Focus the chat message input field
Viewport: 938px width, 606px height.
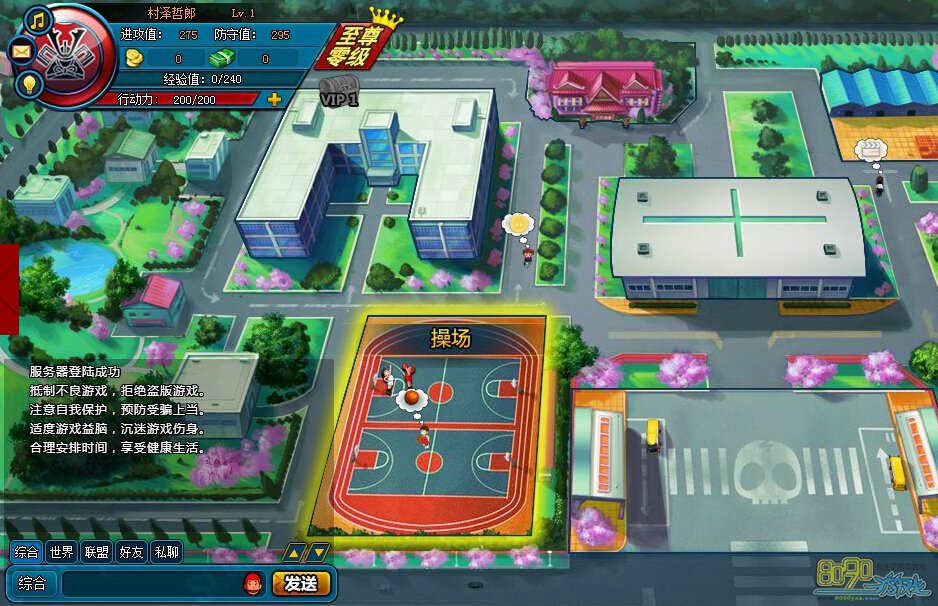click(x=150, y=583)
